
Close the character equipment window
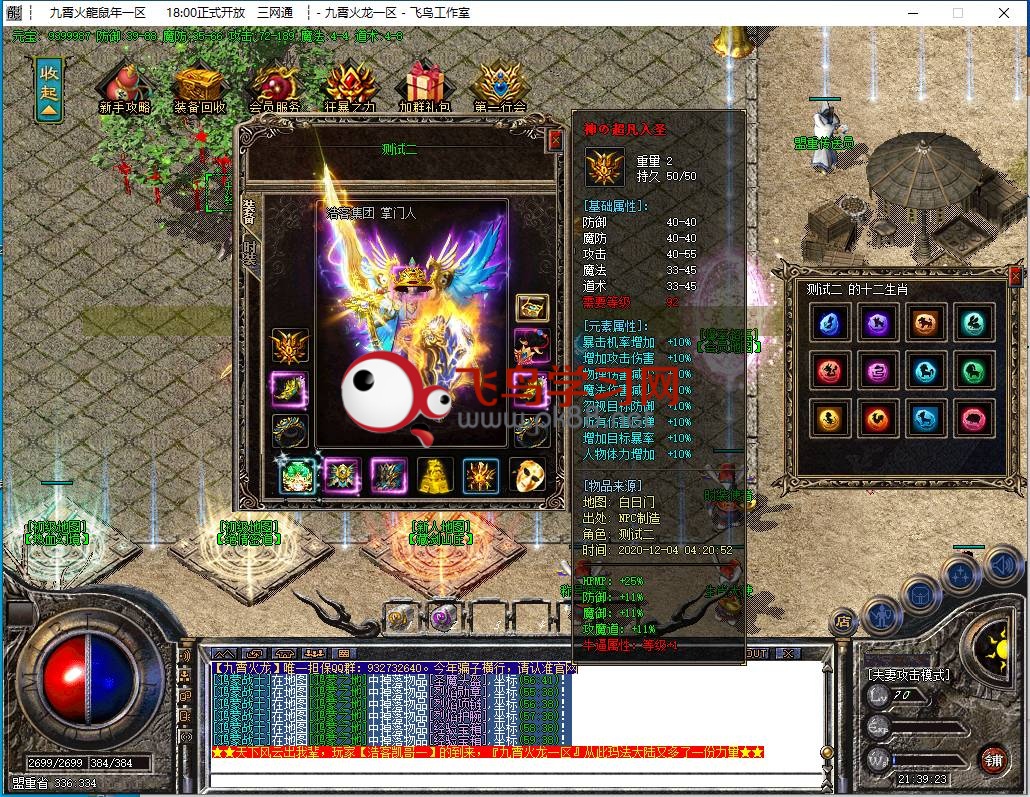click(555, 141)
